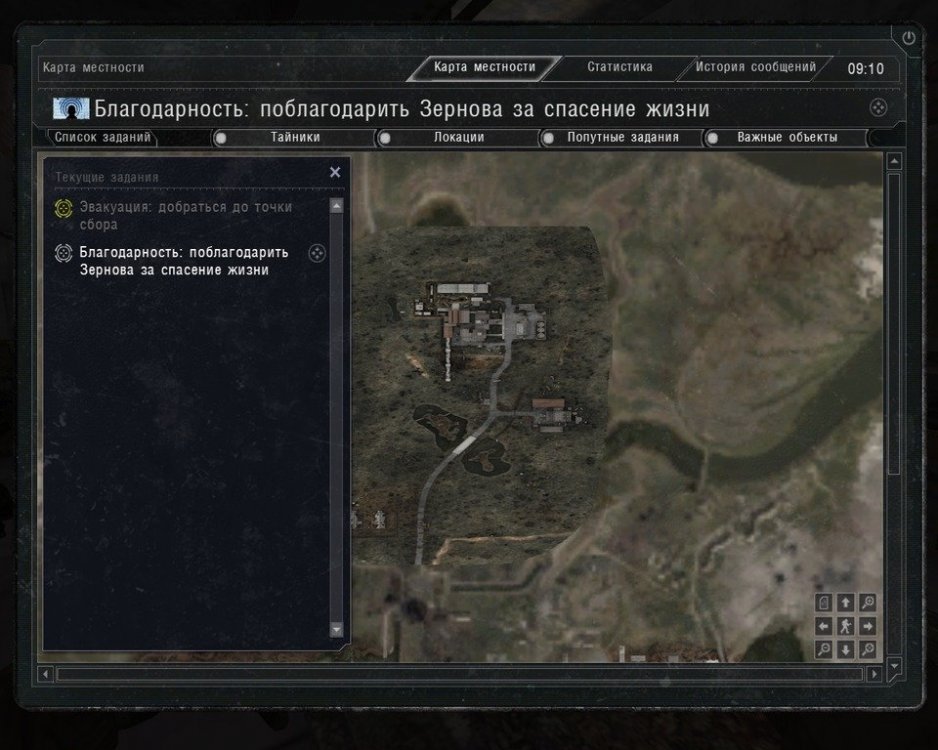Screen dimensions: 938x750
Task: Zoom out the map with the minus magnifier
Action: tap(824, 650)
